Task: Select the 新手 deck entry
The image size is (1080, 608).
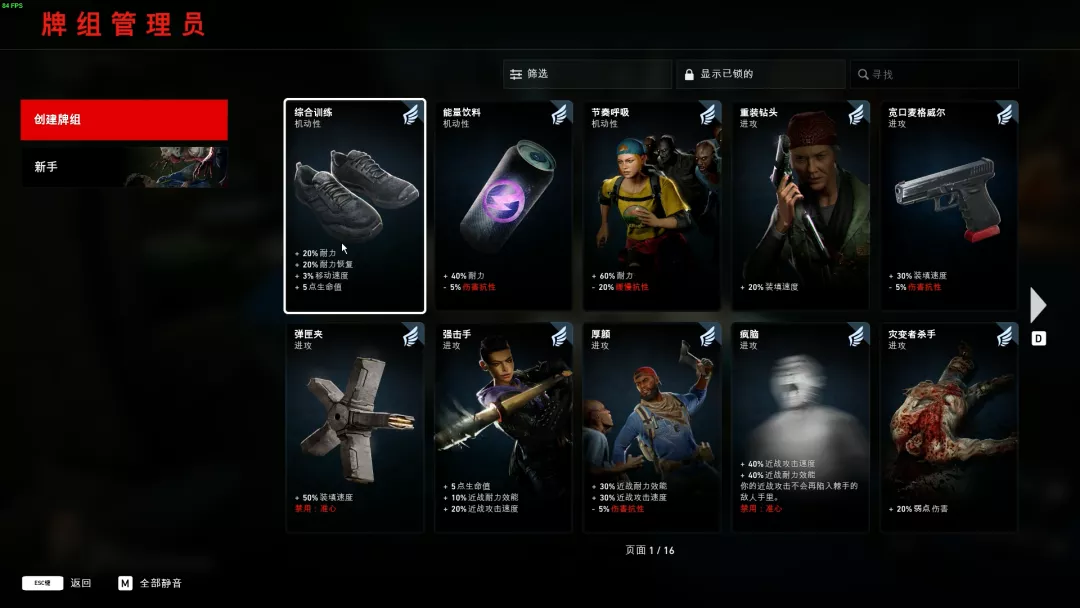Action: (x=124, y=167)
